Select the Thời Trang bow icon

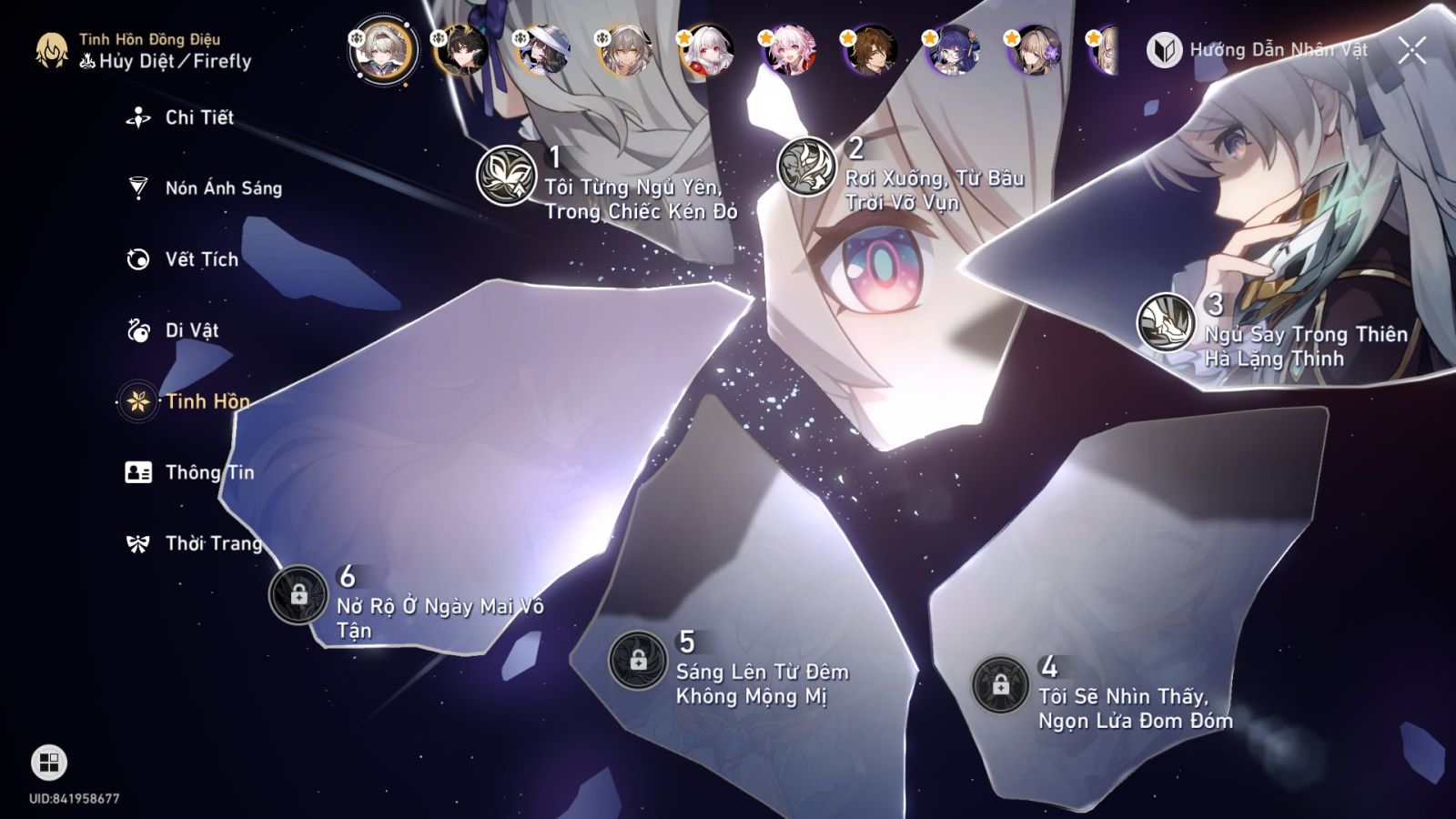click(136, 543)
